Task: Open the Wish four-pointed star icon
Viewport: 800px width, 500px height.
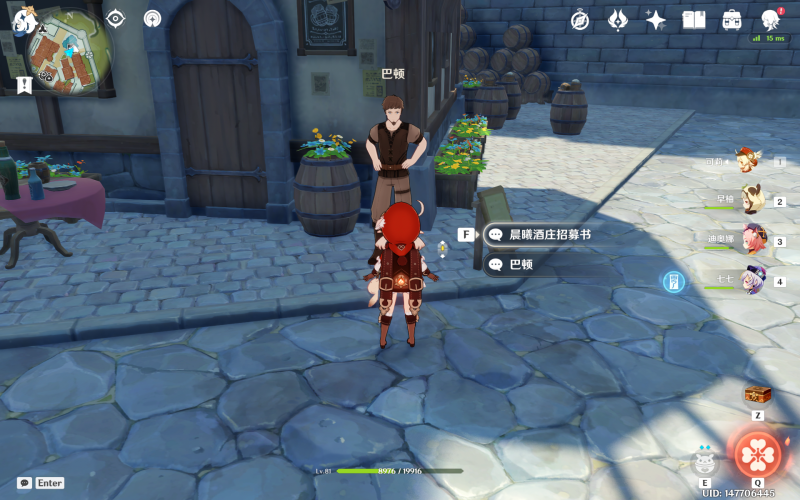Action: pyautogui.click(x=656, y=19)
